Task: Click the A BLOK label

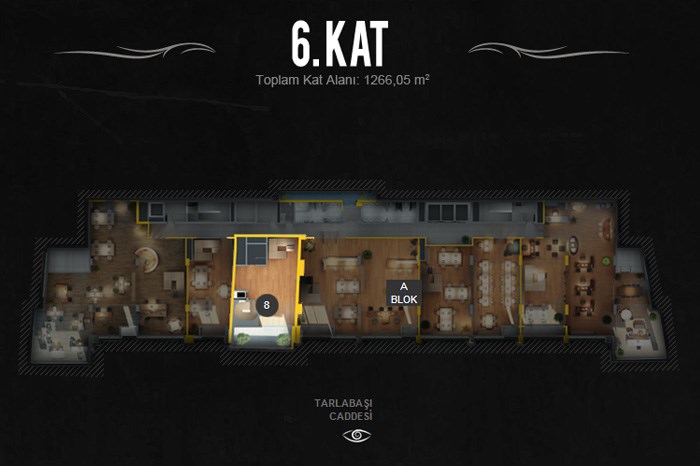Action: point(404,292)
